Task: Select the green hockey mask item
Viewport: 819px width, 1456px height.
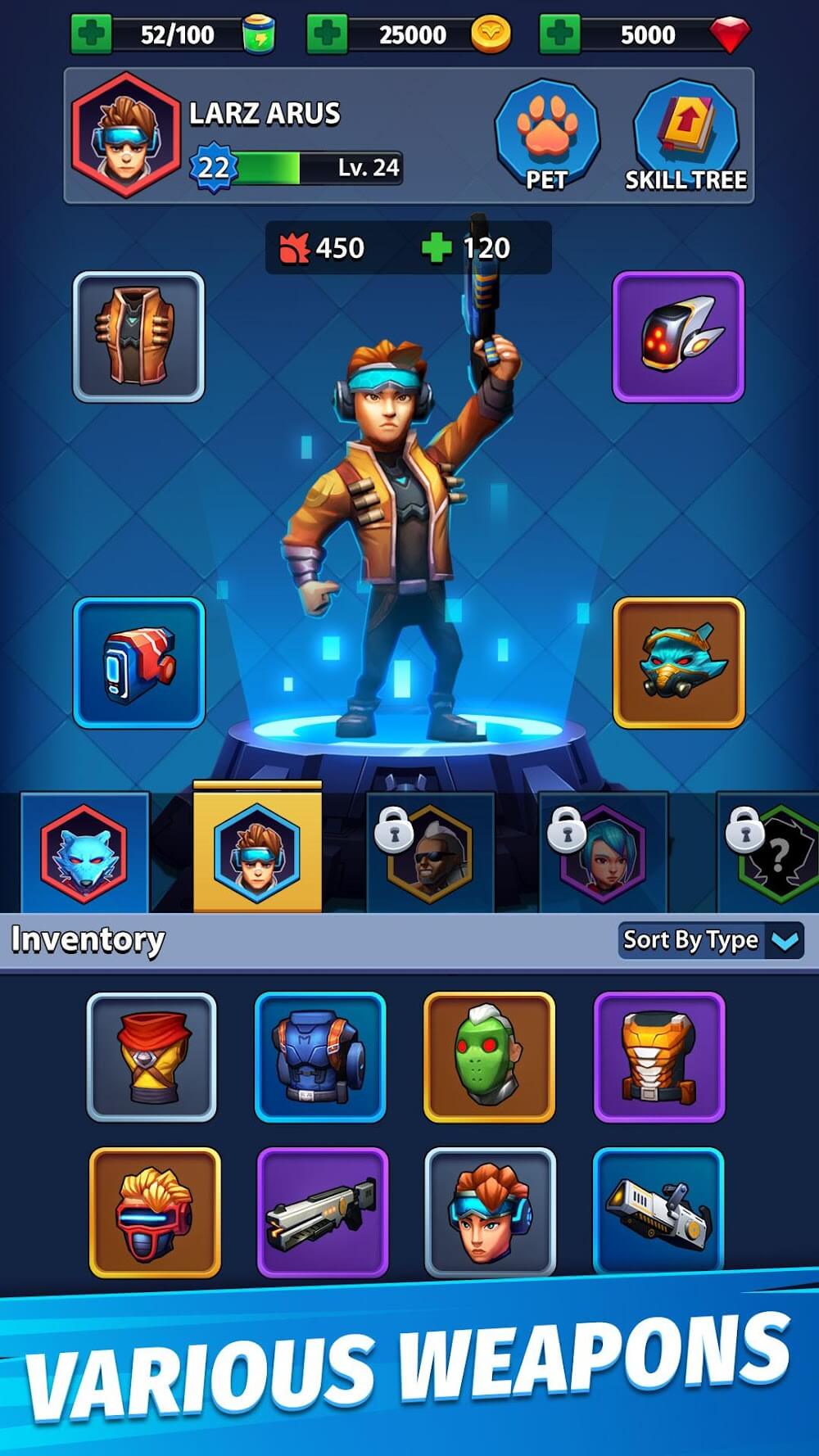Action: pyautogui.click(x=489, y=1057)
